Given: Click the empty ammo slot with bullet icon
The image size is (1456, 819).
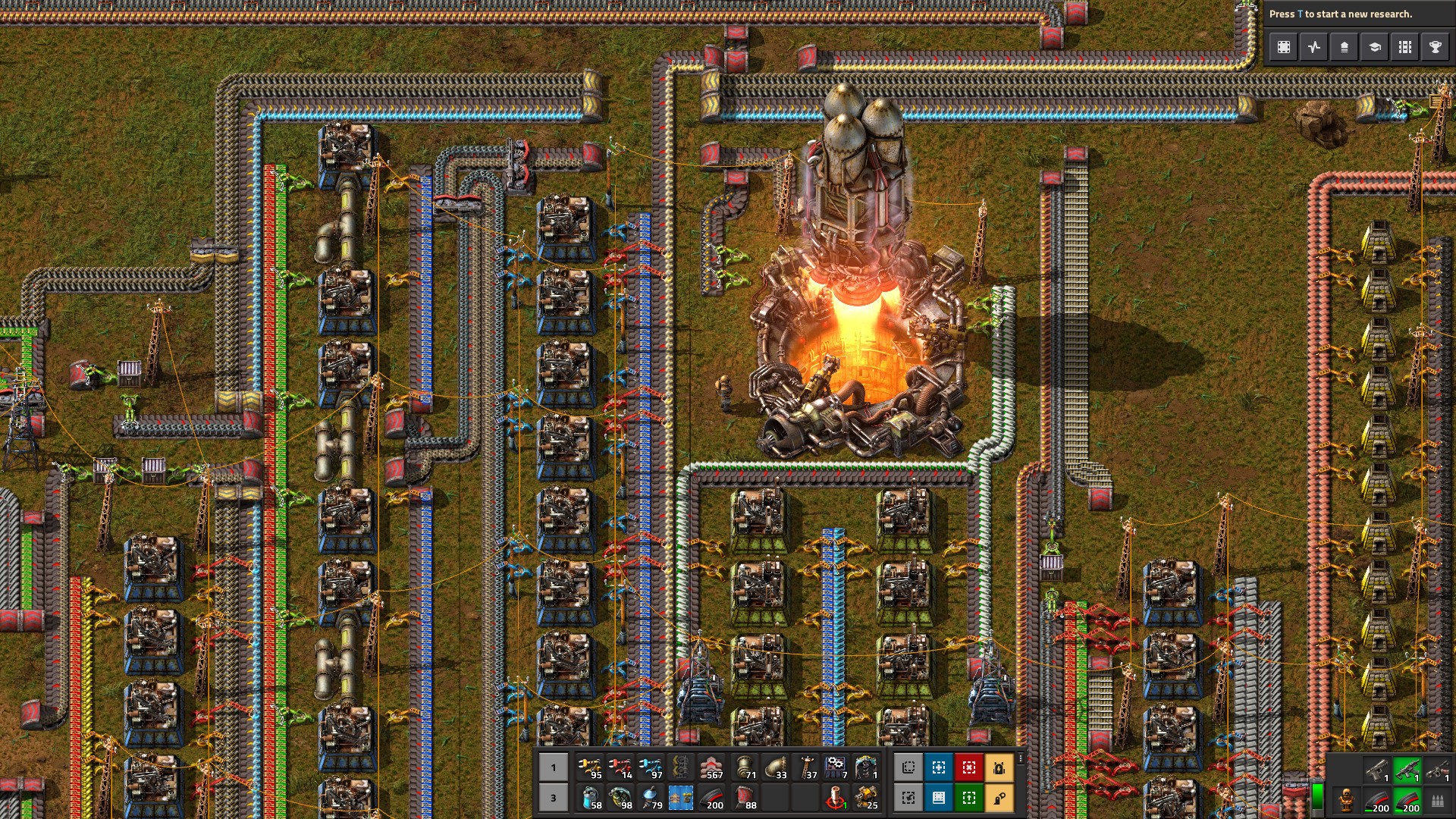Looking at the screenshot, I should (x=1438, y=802).
